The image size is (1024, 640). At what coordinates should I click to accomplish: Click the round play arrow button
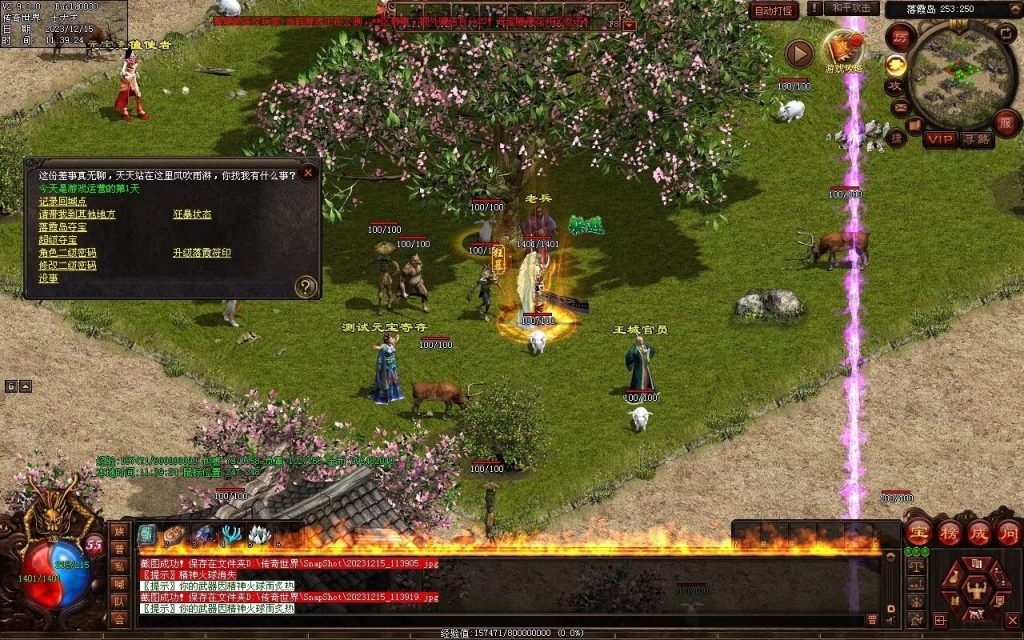point(798,53)
